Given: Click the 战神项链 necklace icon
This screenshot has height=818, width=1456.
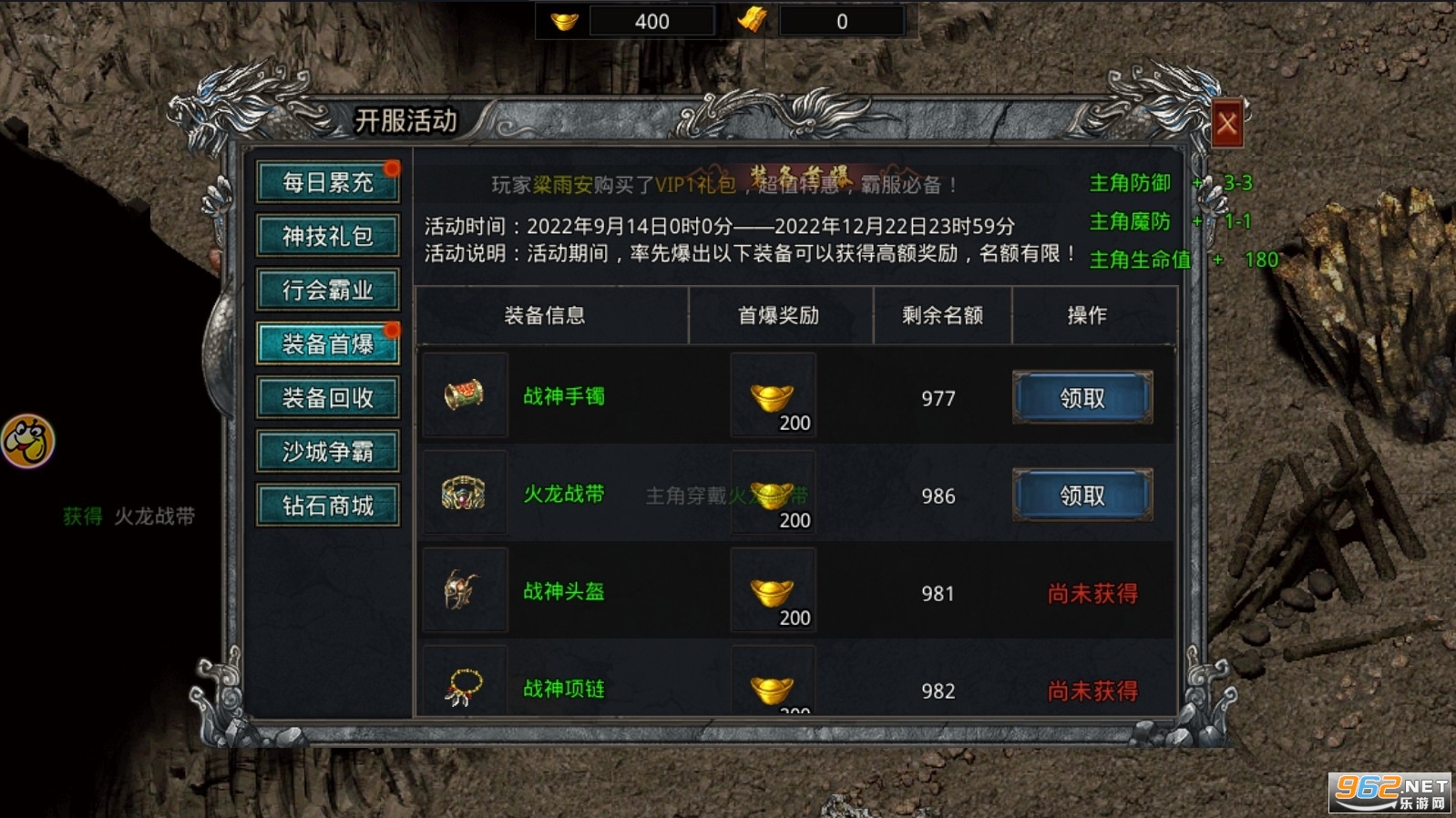Looking at the screenshot, I should 466,685.
